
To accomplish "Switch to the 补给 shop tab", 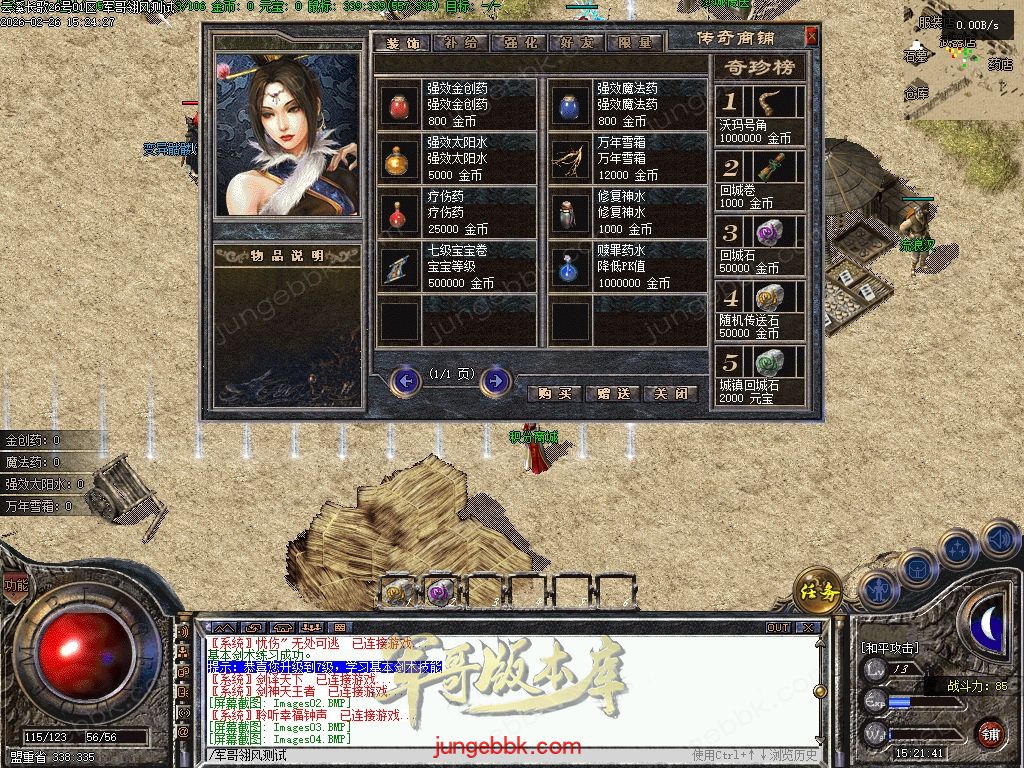I will click(x=463, y=43).
